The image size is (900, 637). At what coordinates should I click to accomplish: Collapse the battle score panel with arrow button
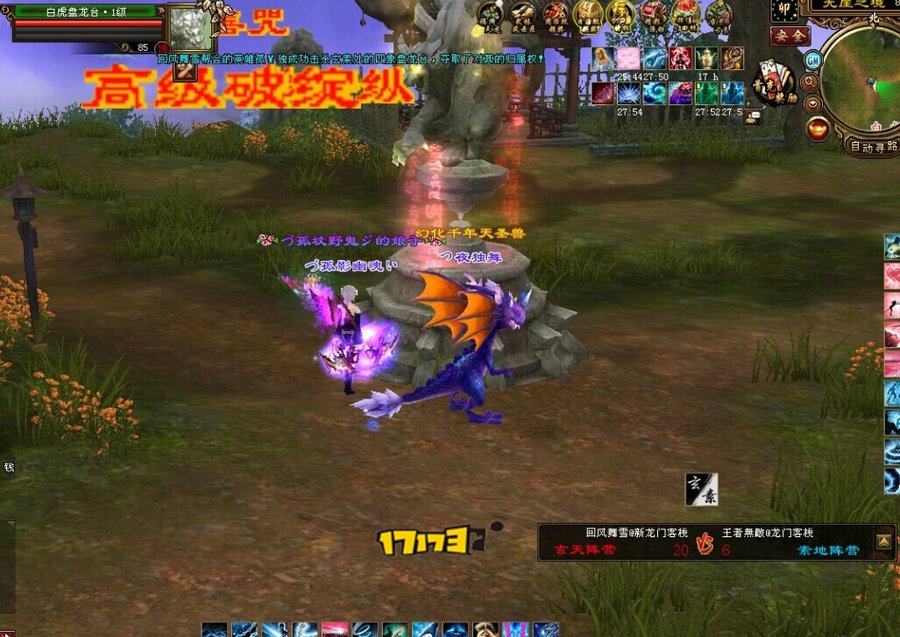[x=884, y=541]
